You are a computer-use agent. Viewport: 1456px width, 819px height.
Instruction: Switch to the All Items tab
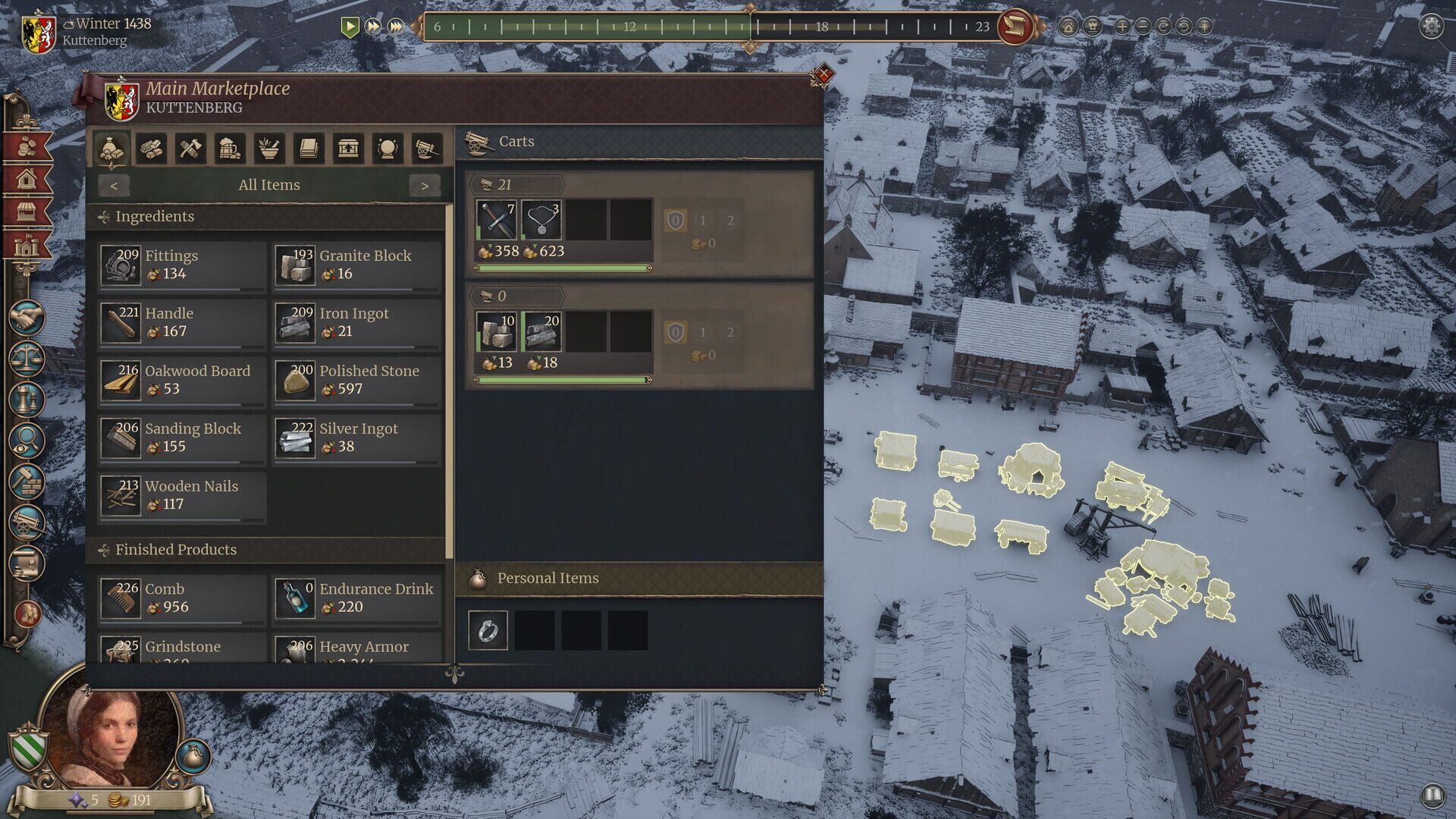(x=269, y=184)
